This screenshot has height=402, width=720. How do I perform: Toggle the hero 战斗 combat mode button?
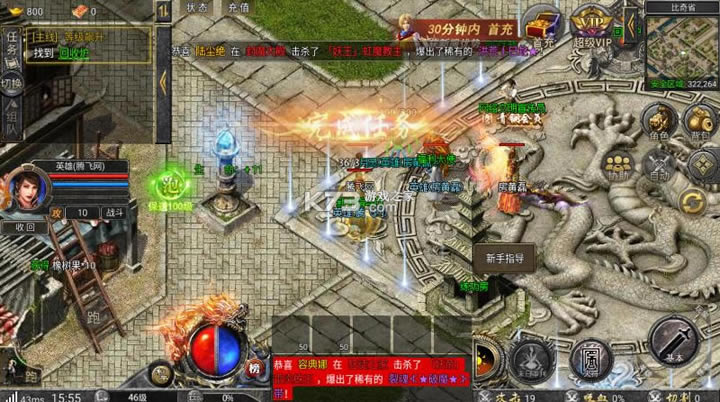(115, 213)
